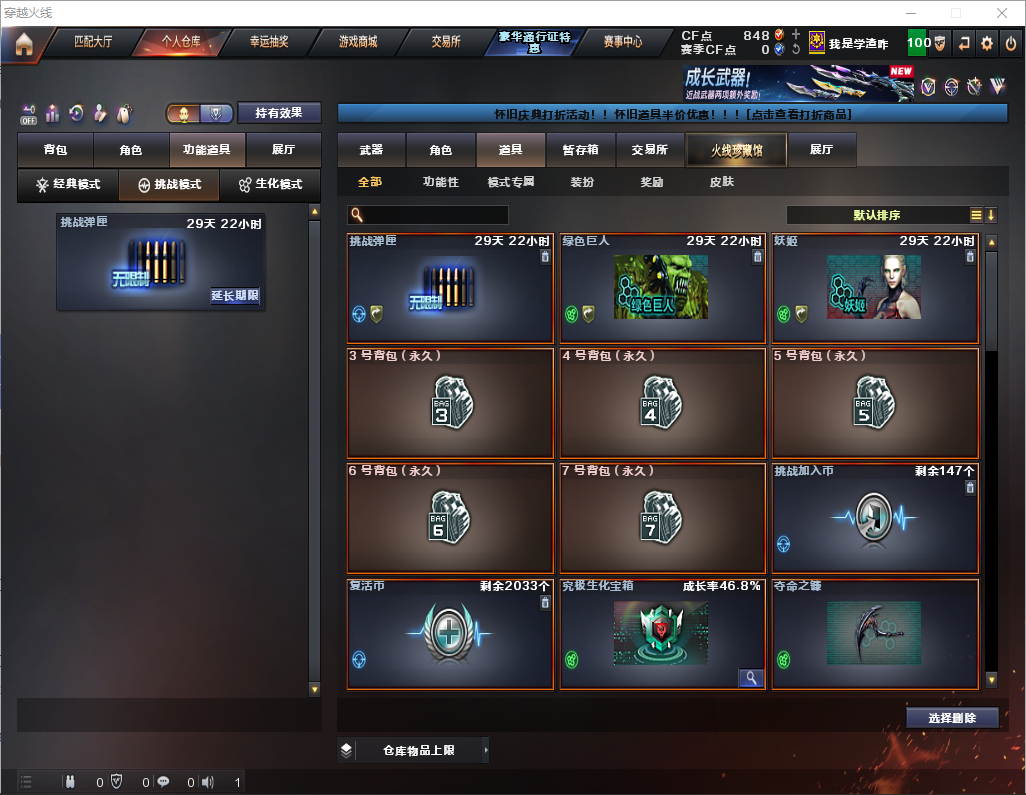
Task: Click the home icon button
Action: coord(24,44)
